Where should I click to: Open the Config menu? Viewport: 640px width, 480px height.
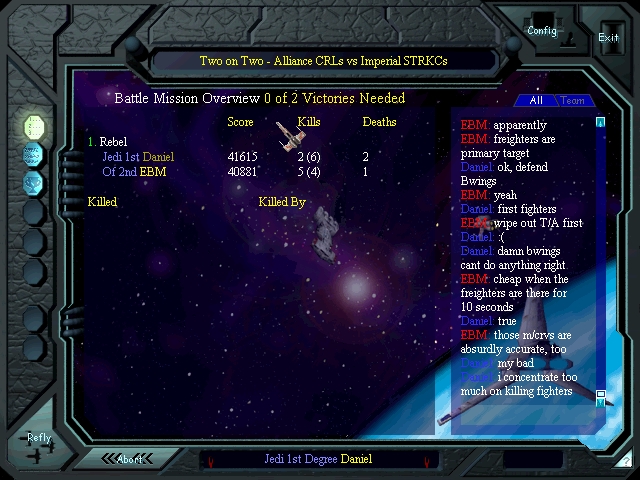point(542,30)
